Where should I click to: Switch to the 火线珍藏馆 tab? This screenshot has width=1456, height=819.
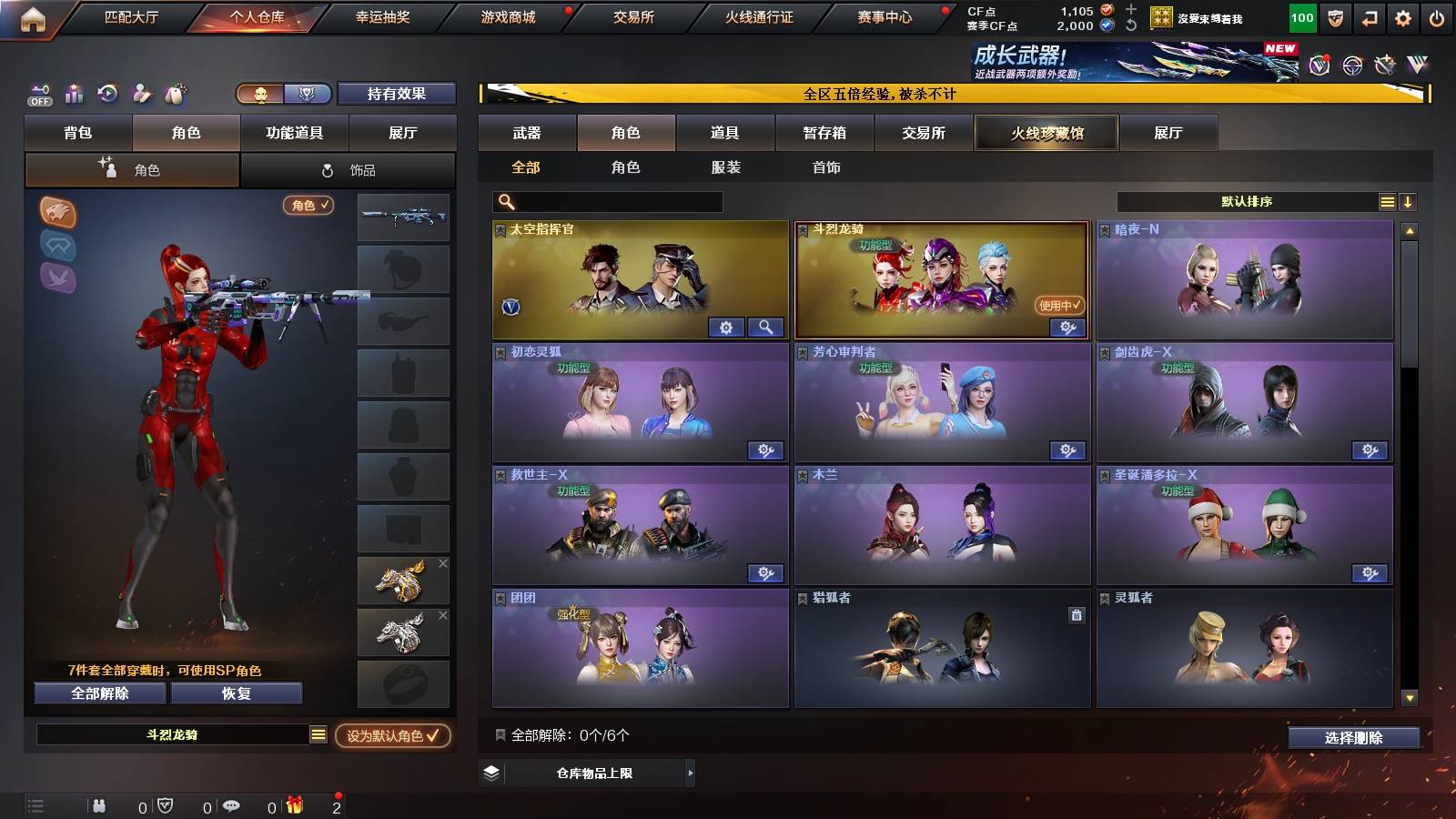tap(1046, 133)
